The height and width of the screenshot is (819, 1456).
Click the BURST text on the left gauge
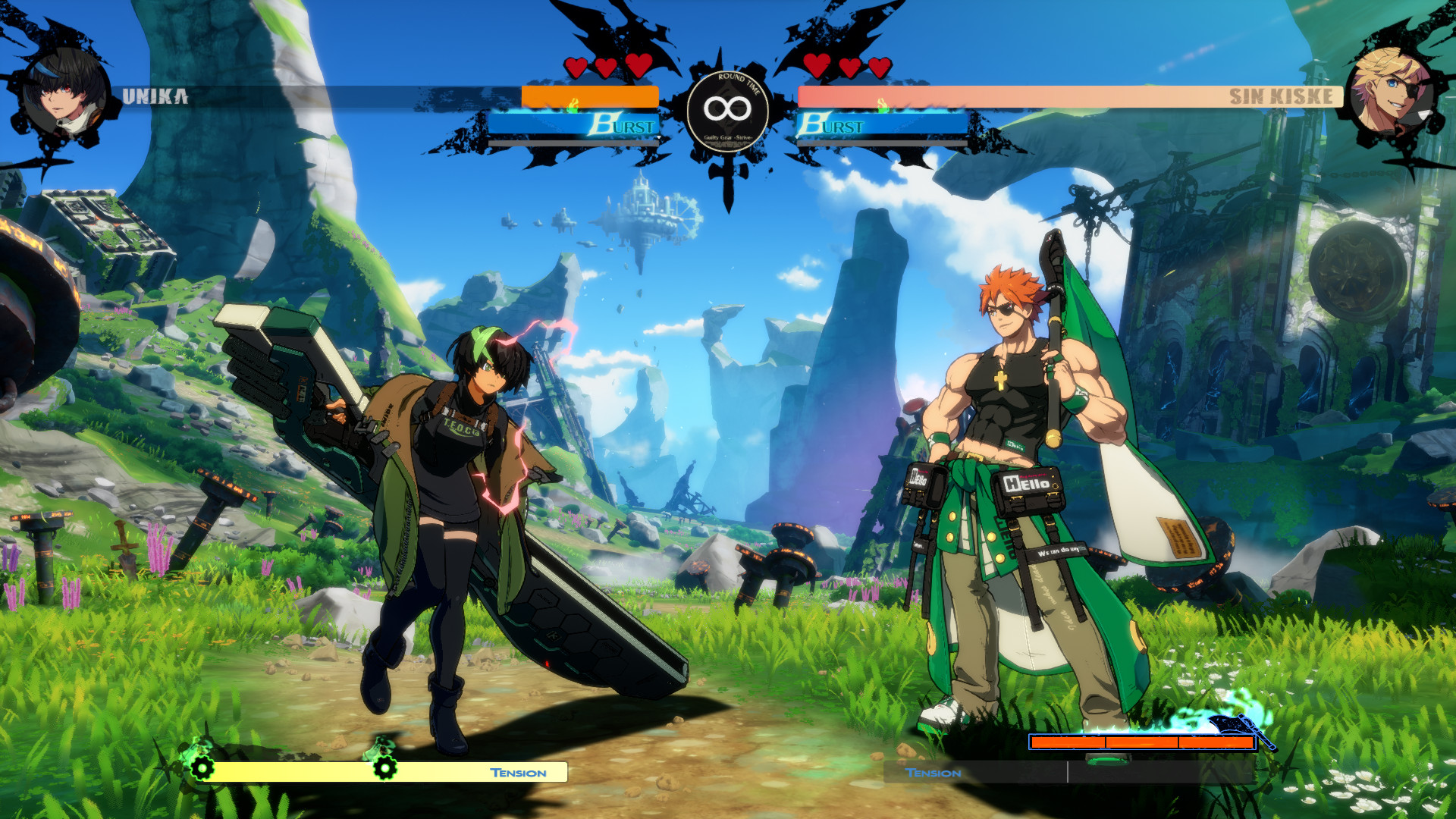[622, 126]
